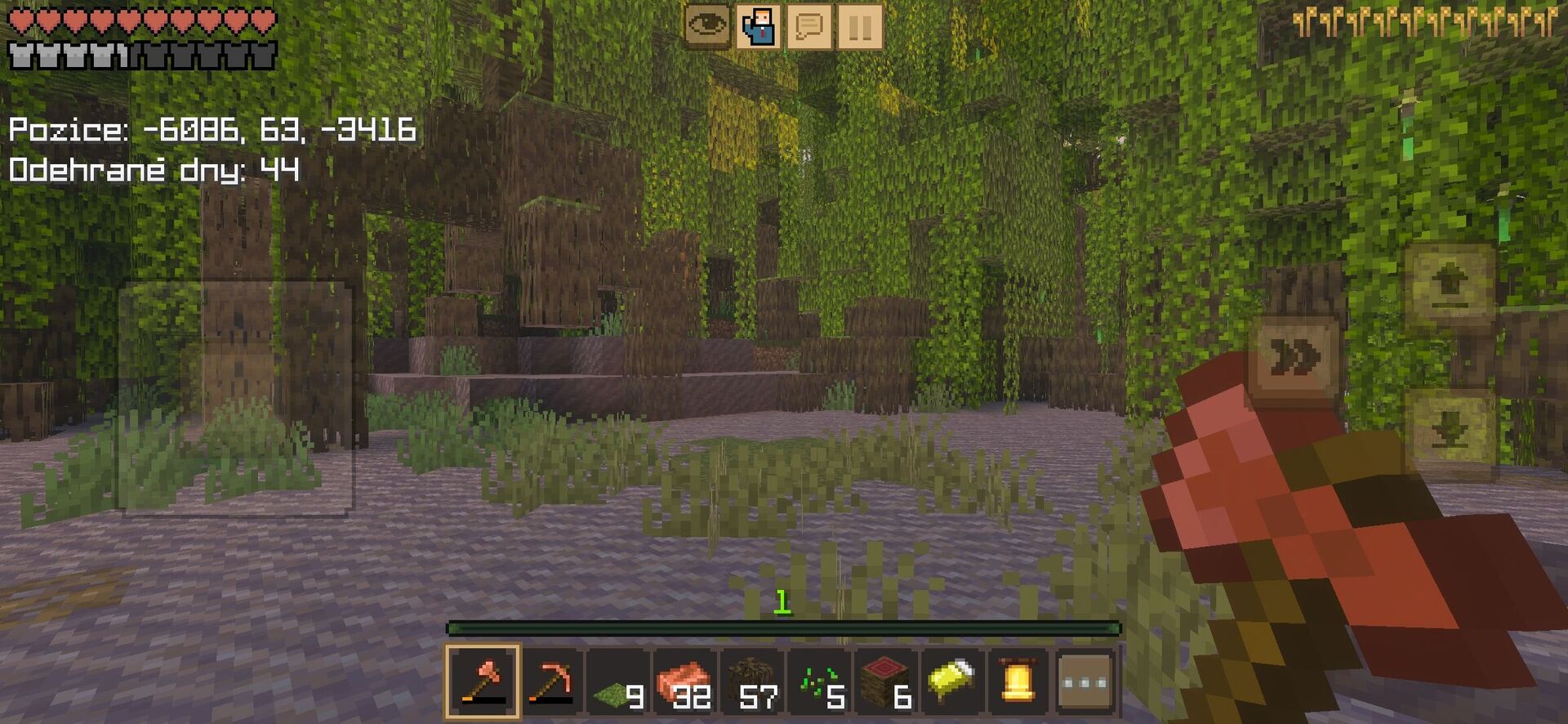Viewport: 1568px width, 724px height.
Task: Open chat using the speech bubble icon
Action: 807,25
